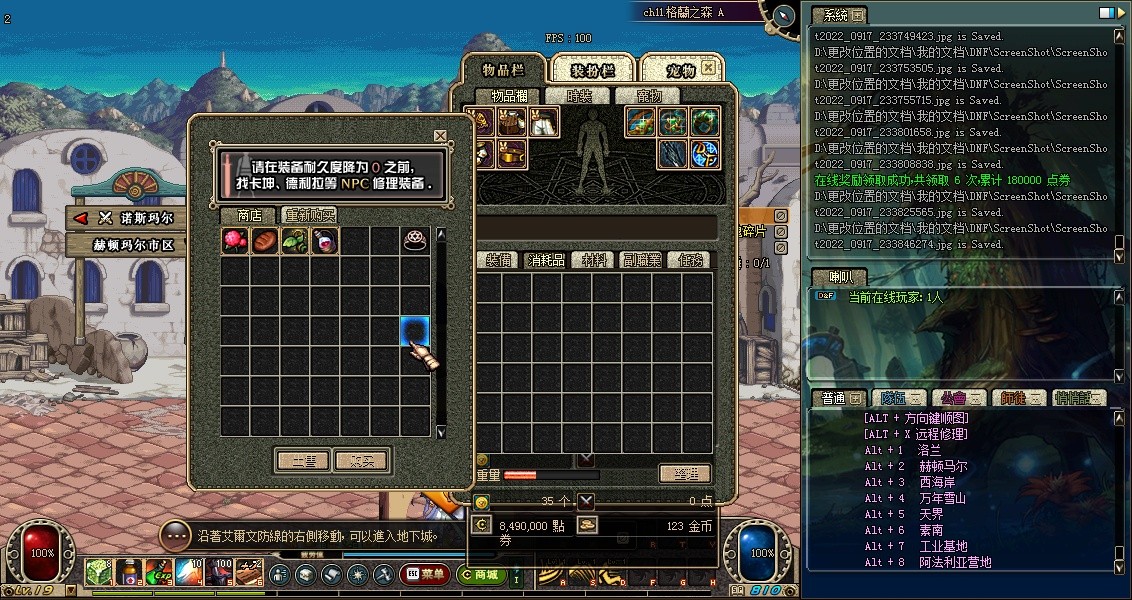This screenshot has height=600, width=1132.
Task: Click the 购买 buy button
Action: 361,461
